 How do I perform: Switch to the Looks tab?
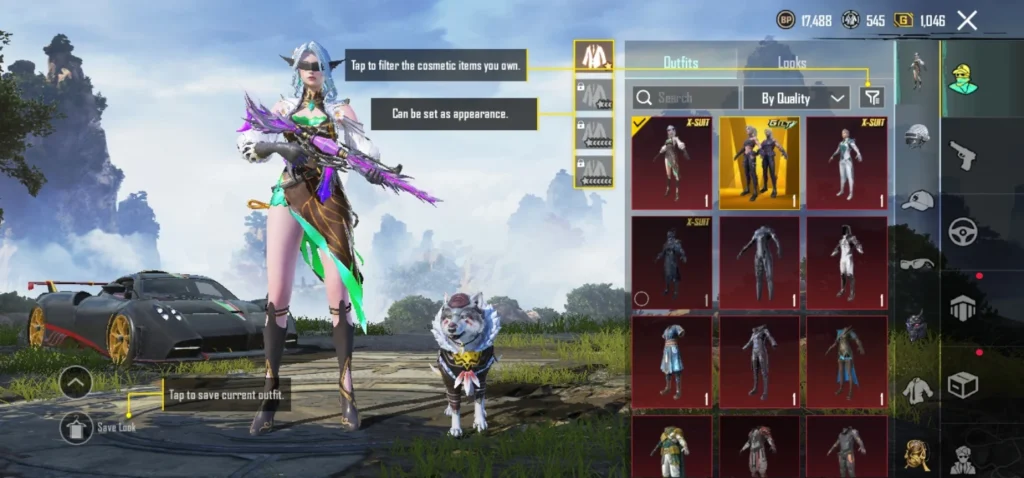[792, 62]
